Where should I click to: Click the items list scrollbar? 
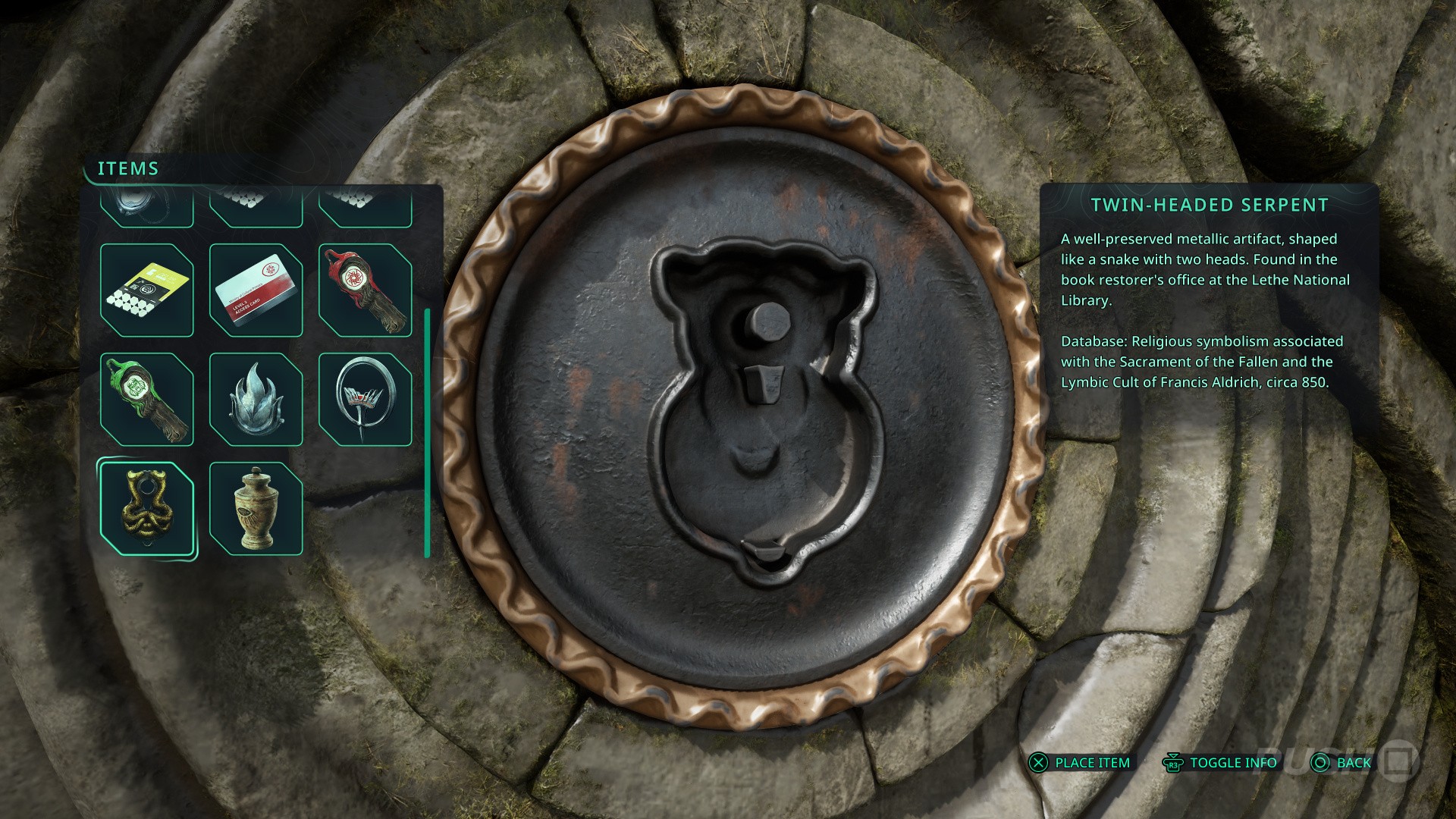coord(428,432)
